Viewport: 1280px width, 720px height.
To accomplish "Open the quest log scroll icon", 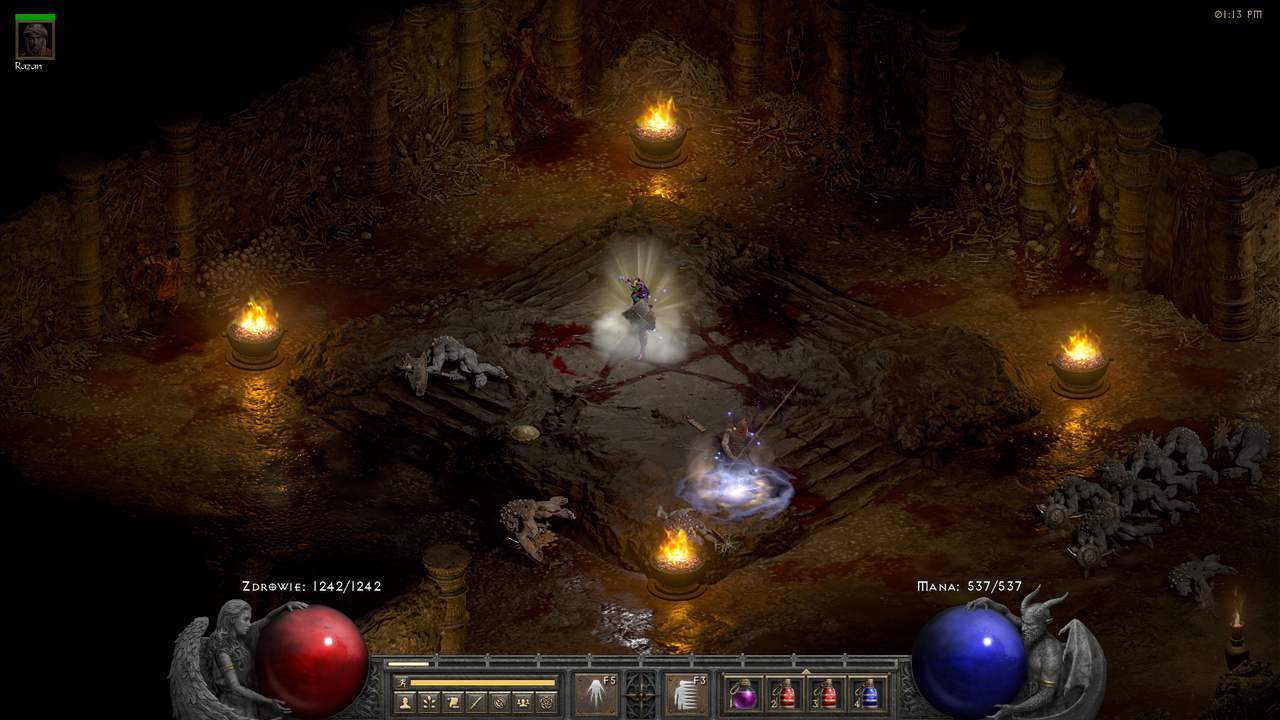I will tap(453, 702).
